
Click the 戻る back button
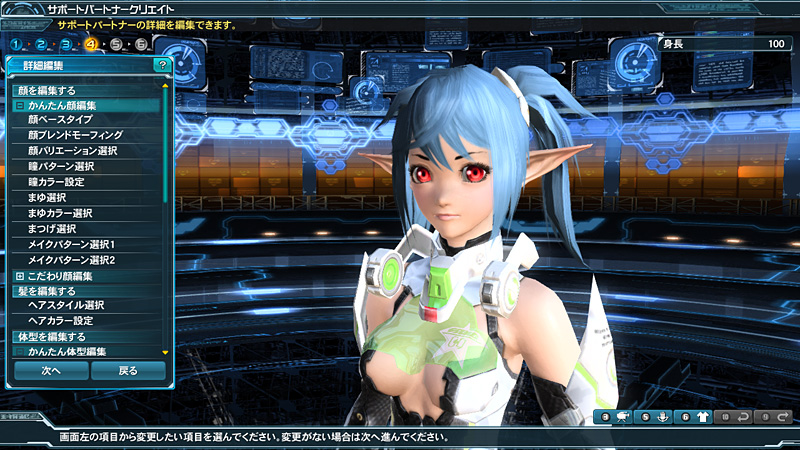click(x=128, y=370)
